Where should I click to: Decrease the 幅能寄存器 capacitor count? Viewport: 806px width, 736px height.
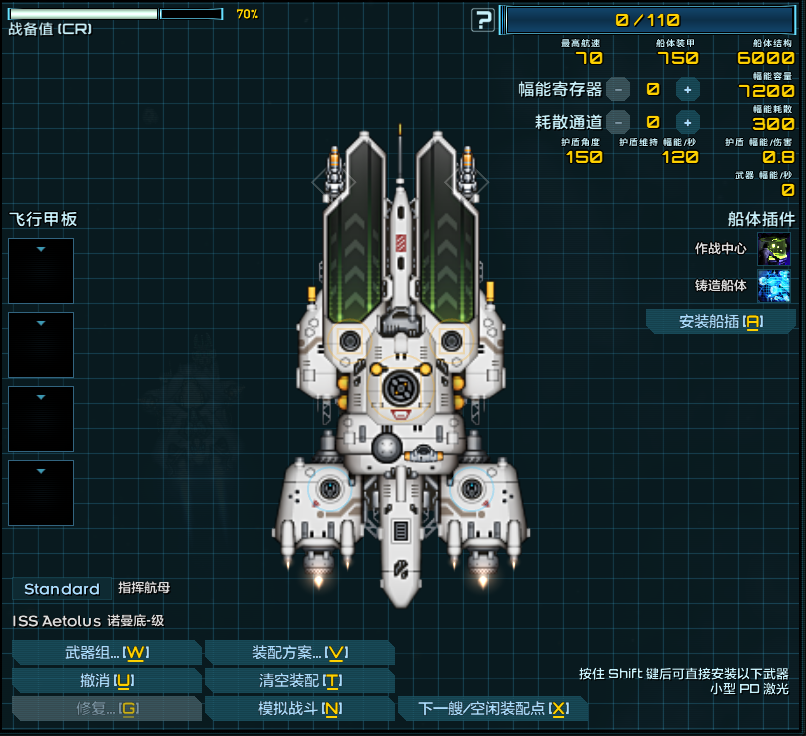coord(618,89)
